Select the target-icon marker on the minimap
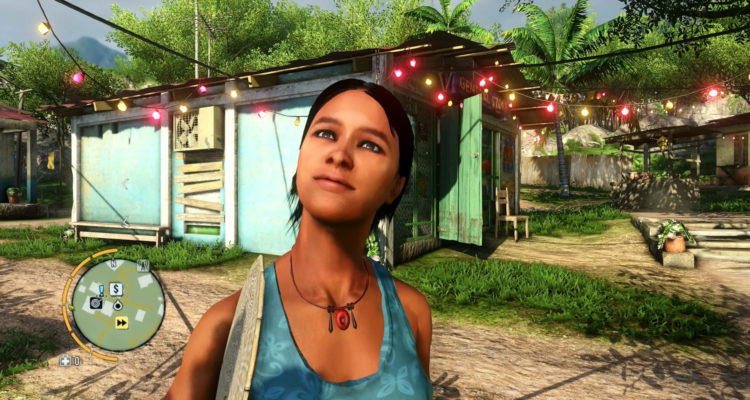The width and height of the screenshot is (750, 400). pos(96,302)
